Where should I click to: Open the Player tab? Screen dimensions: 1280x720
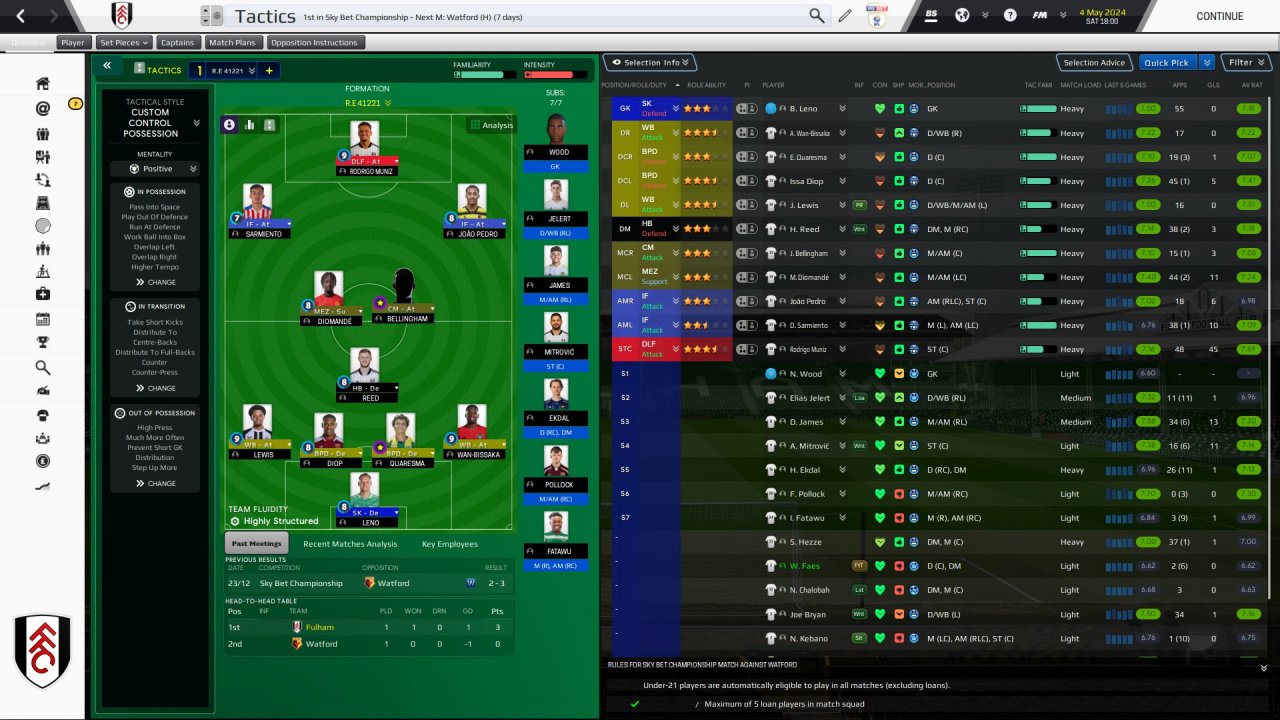tap(73, 43)
